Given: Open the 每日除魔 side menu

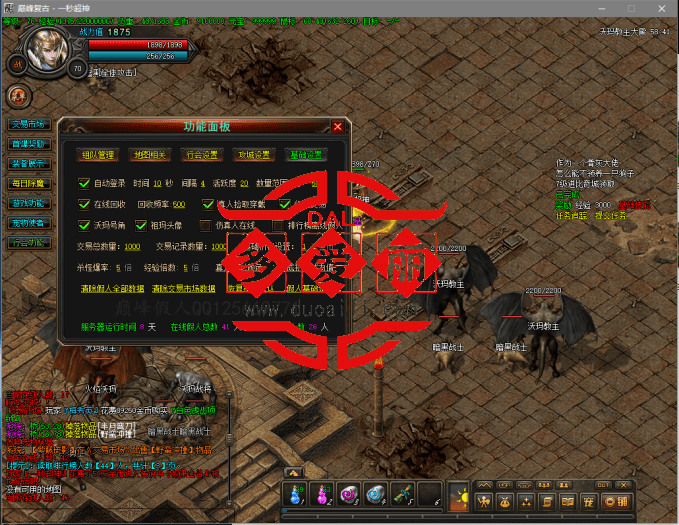Looking at the screenshot, I should (29, 183).
